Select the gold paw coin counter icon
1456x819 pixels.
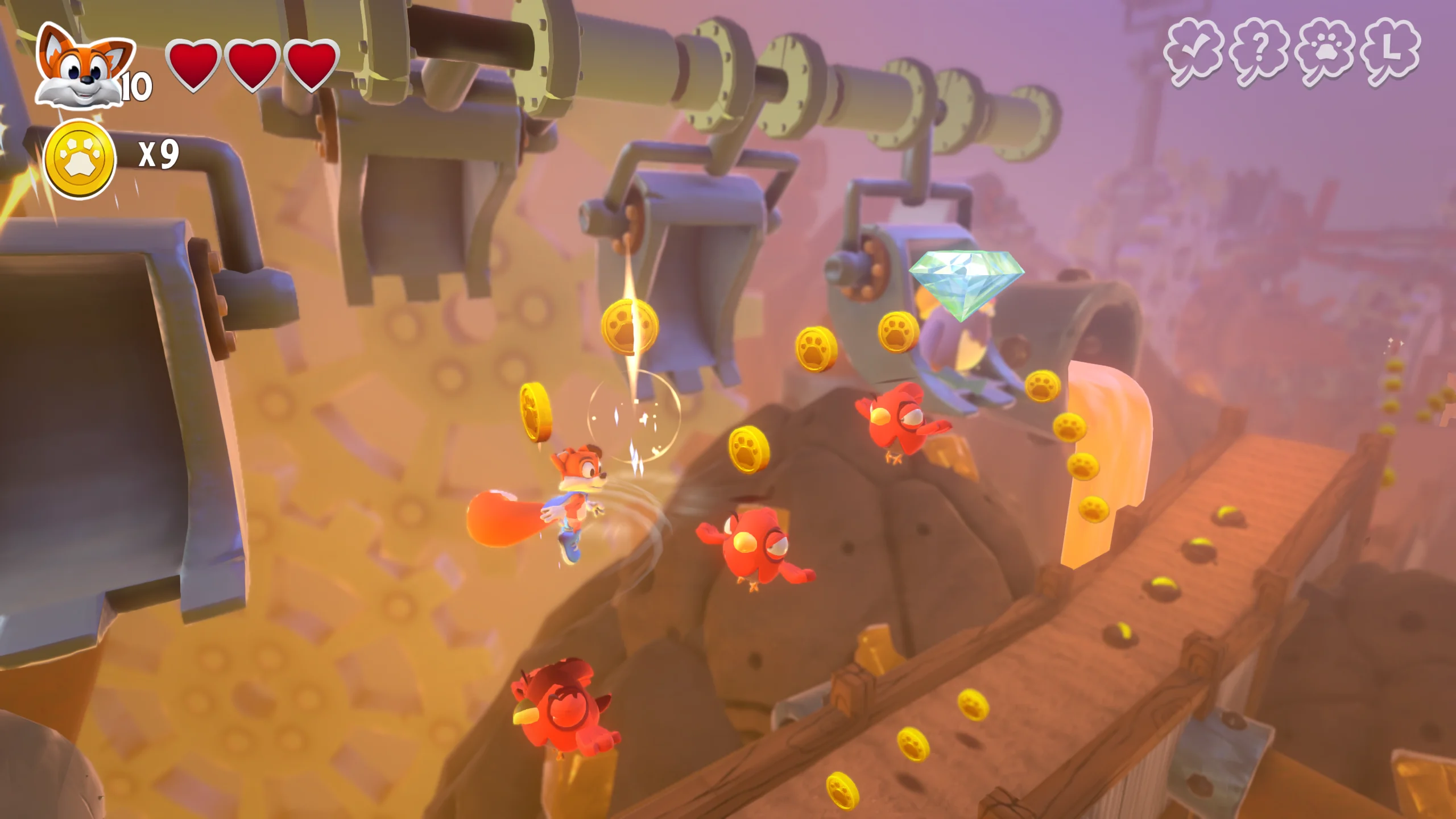coord(80,159)
